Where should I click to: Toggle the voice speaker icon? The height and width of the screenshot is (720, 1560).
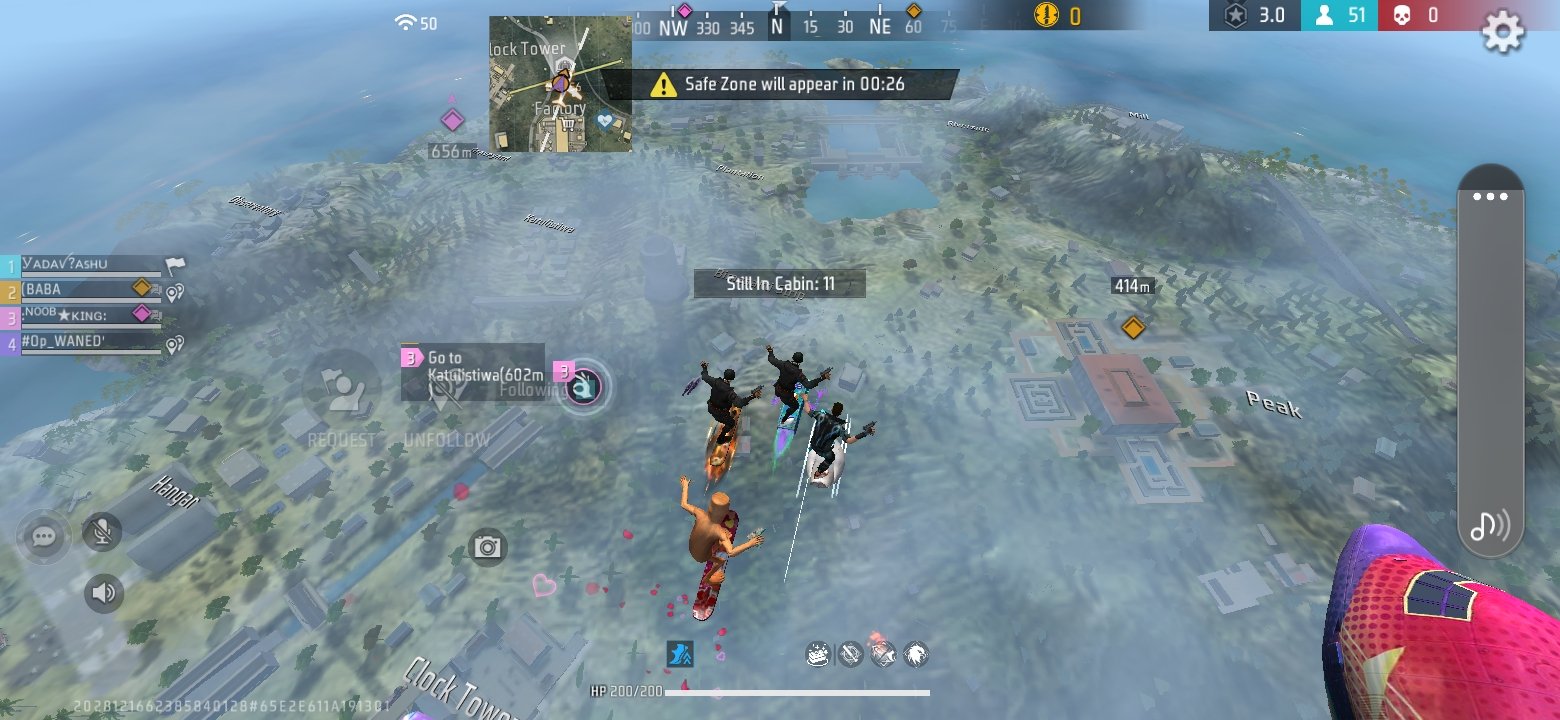click(x=103, y=593)
